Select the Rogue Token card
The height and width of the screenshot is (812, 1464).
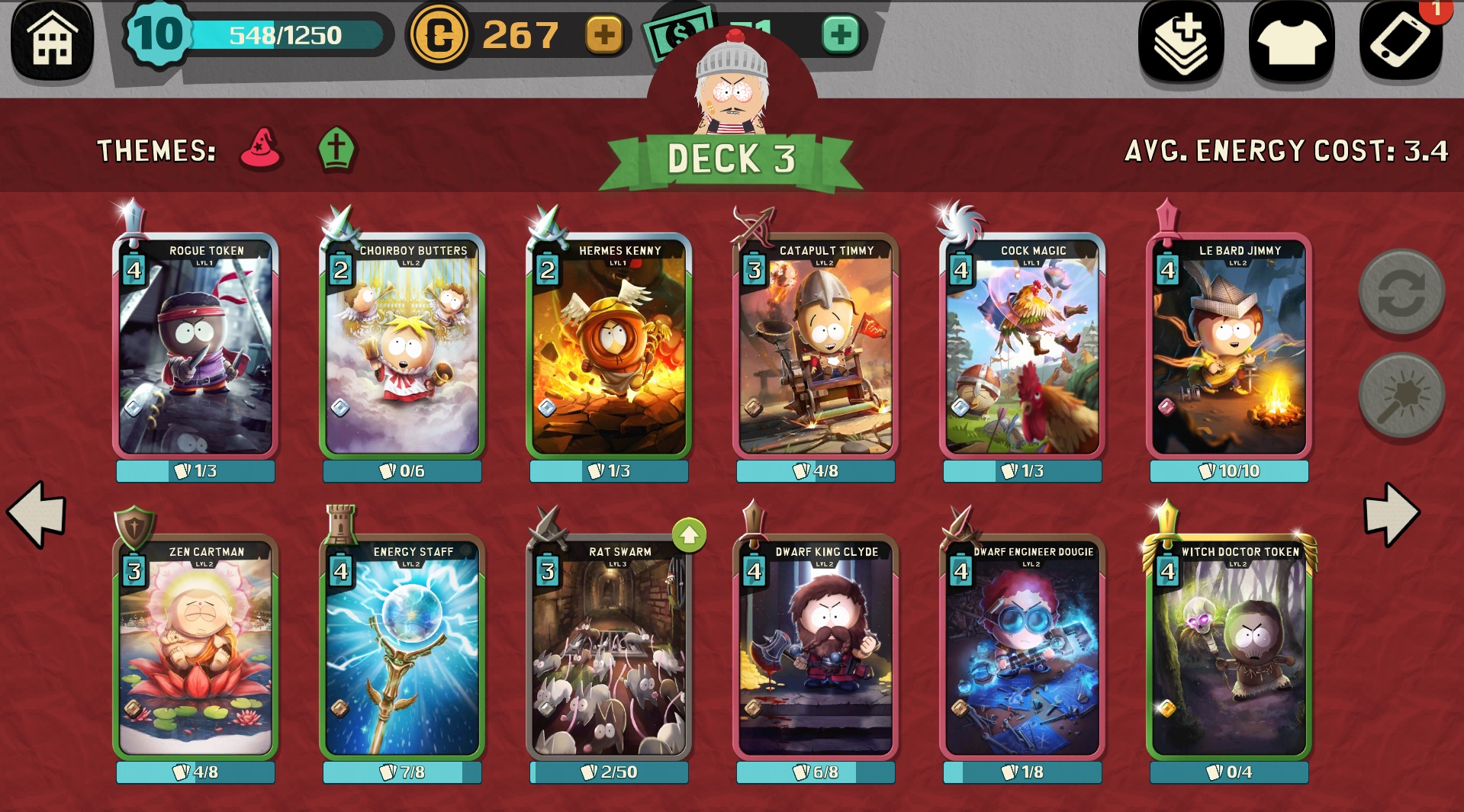click(x=195, y=347)
